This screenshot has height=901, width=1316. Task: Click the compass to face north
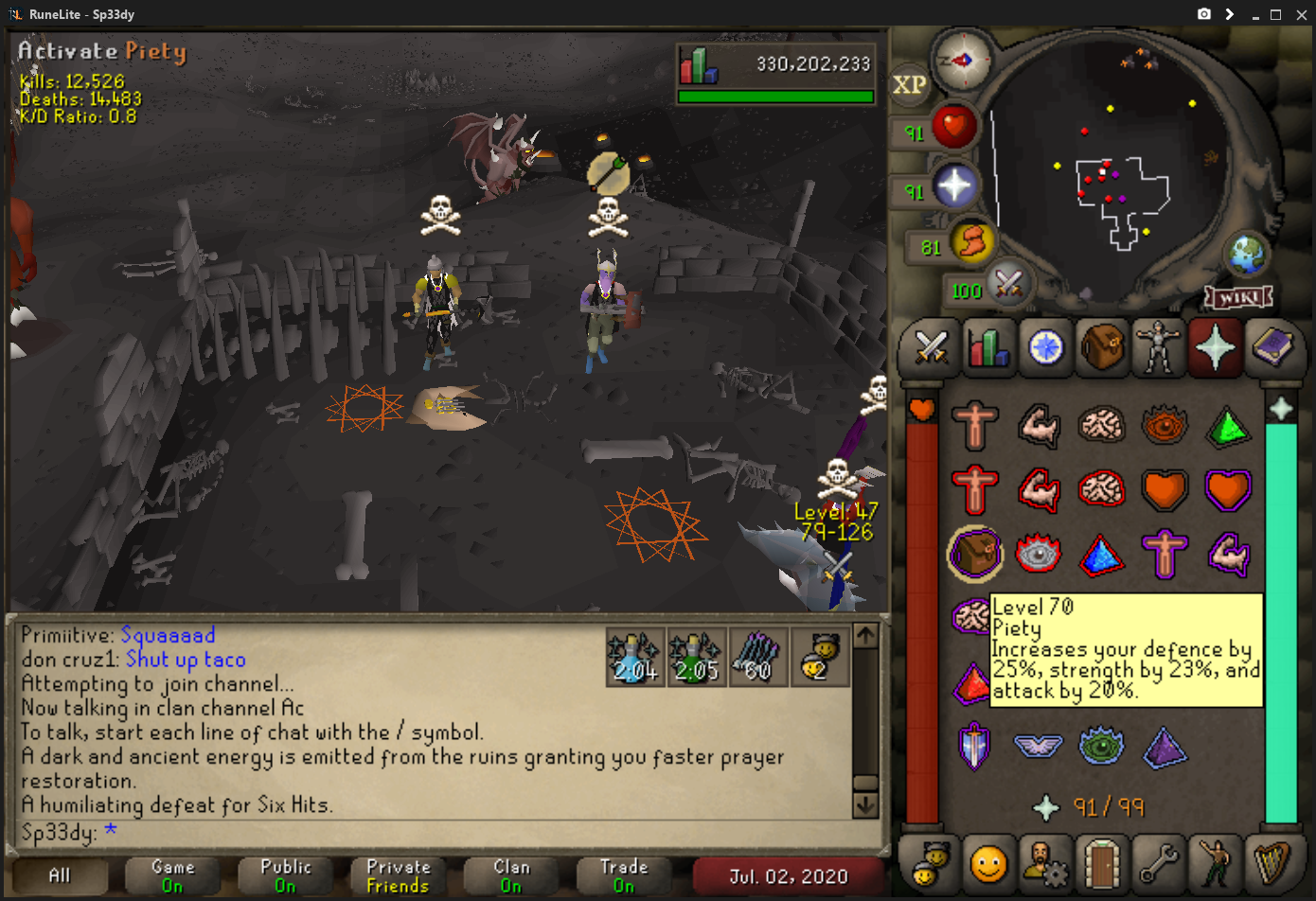962,61
